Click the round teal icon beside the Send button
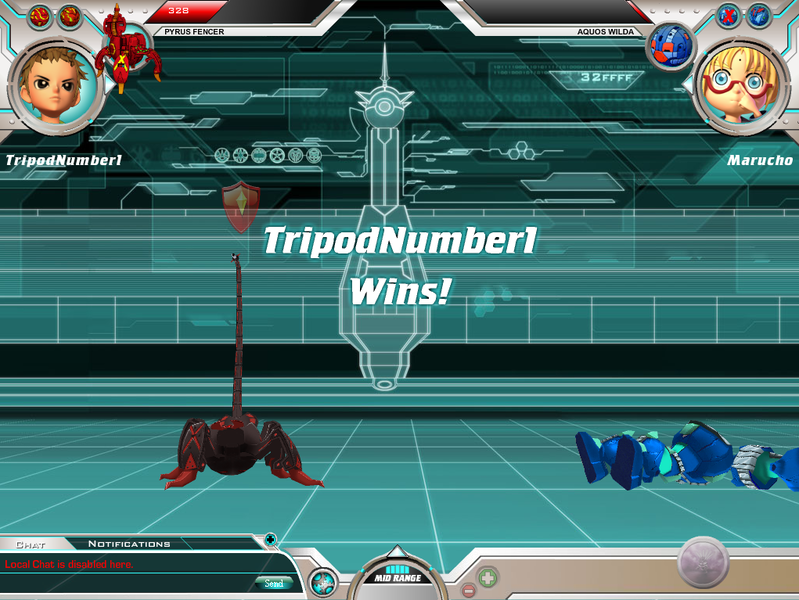This screenshot has height=600, width=799. point(322,581)
